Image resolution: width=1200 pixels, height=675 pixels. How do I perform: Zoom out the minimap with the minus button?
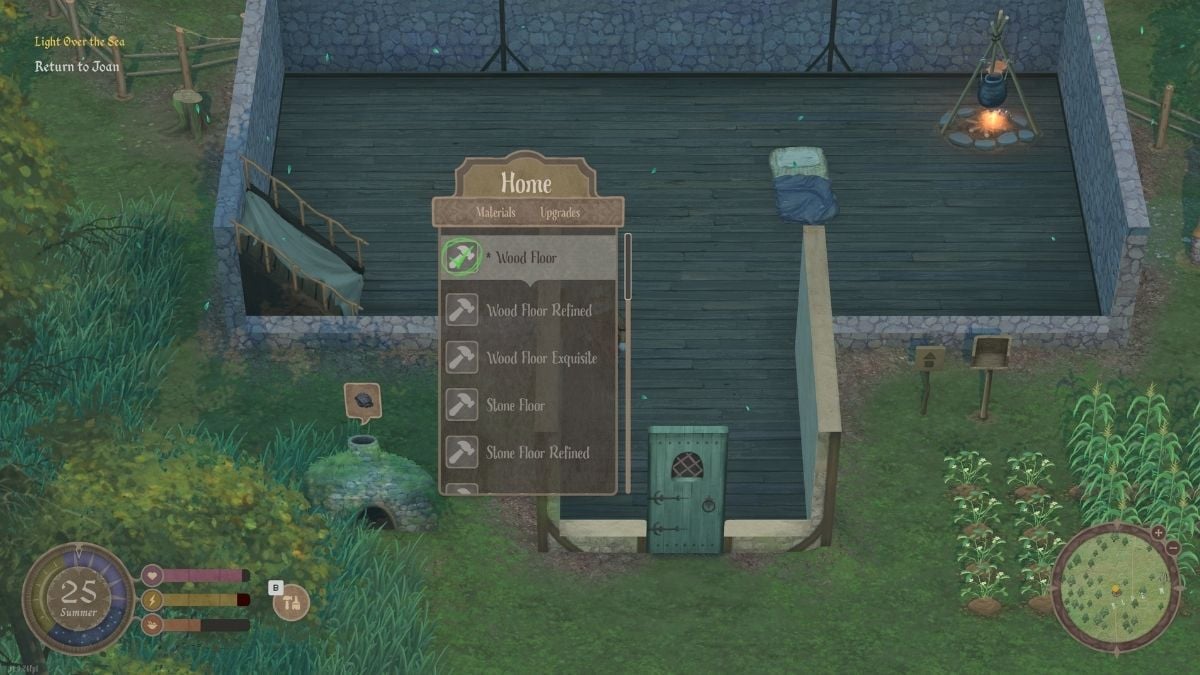tap(1172, 549)
